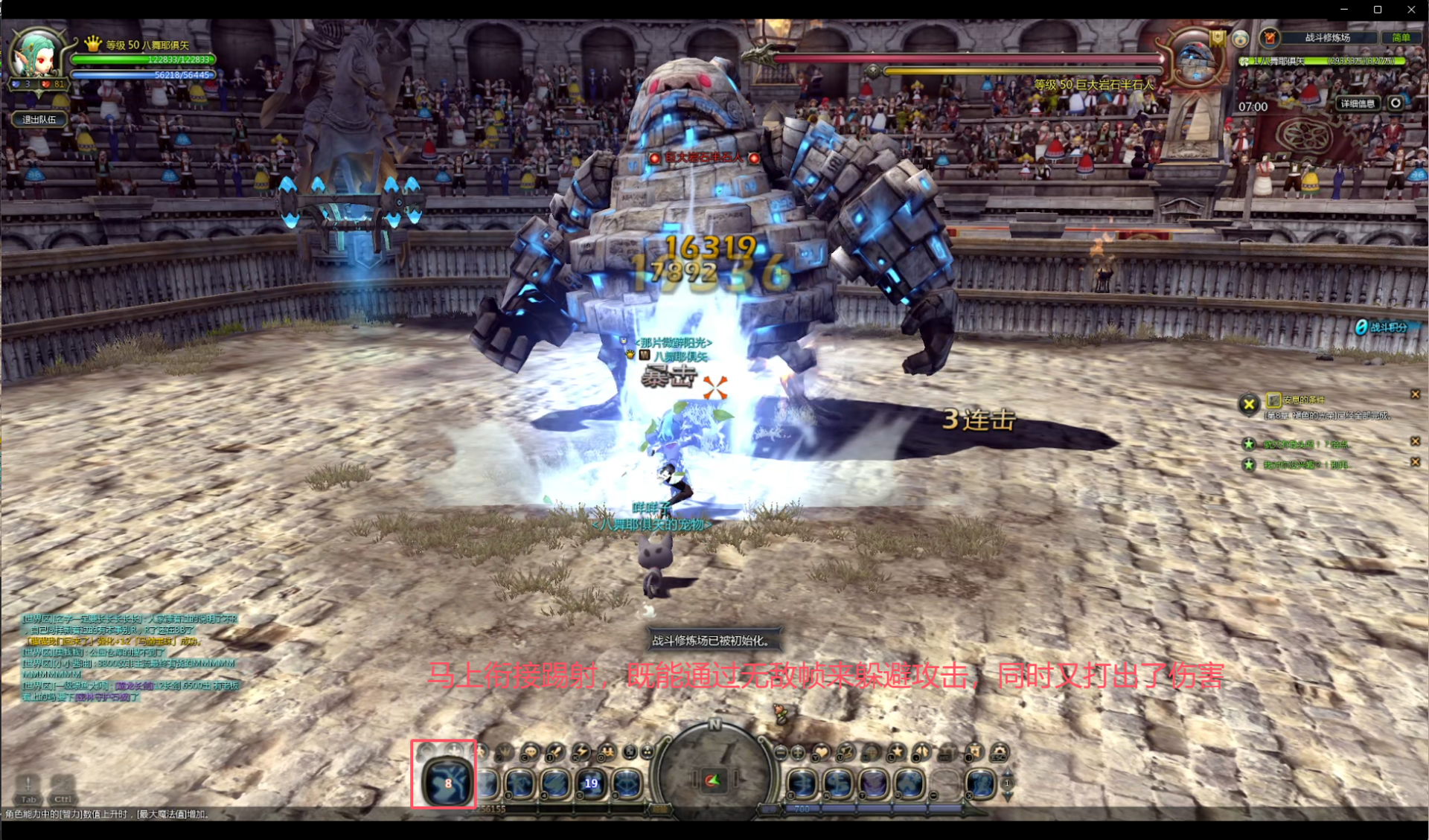Screen dimensions: 1429x840
Task: Activate the skill slot with cooldown 19
Action: [x=591, y=783]
